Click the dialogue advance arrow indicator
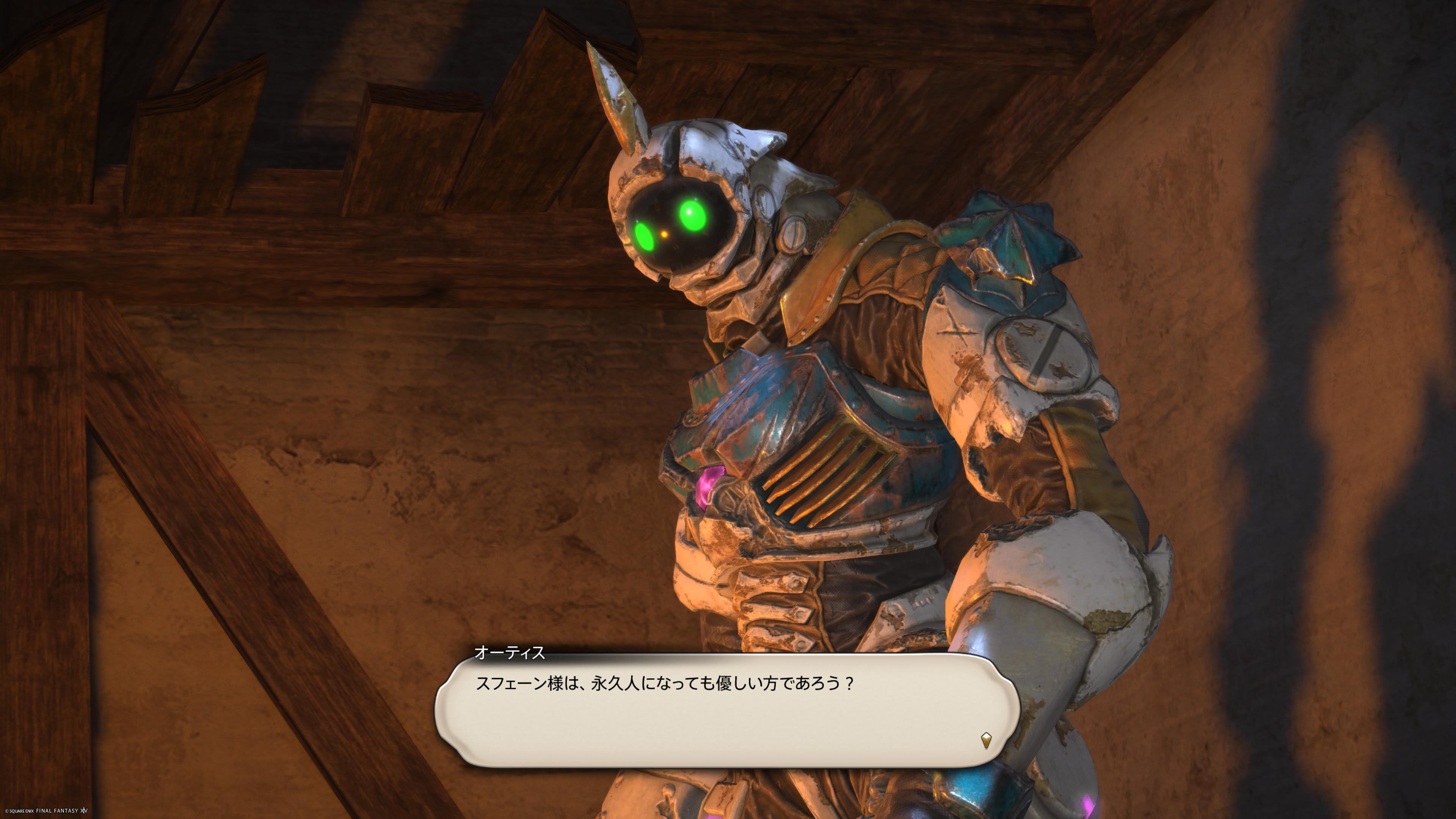This screenshot has height=819, width=1456. pos(986,740)
